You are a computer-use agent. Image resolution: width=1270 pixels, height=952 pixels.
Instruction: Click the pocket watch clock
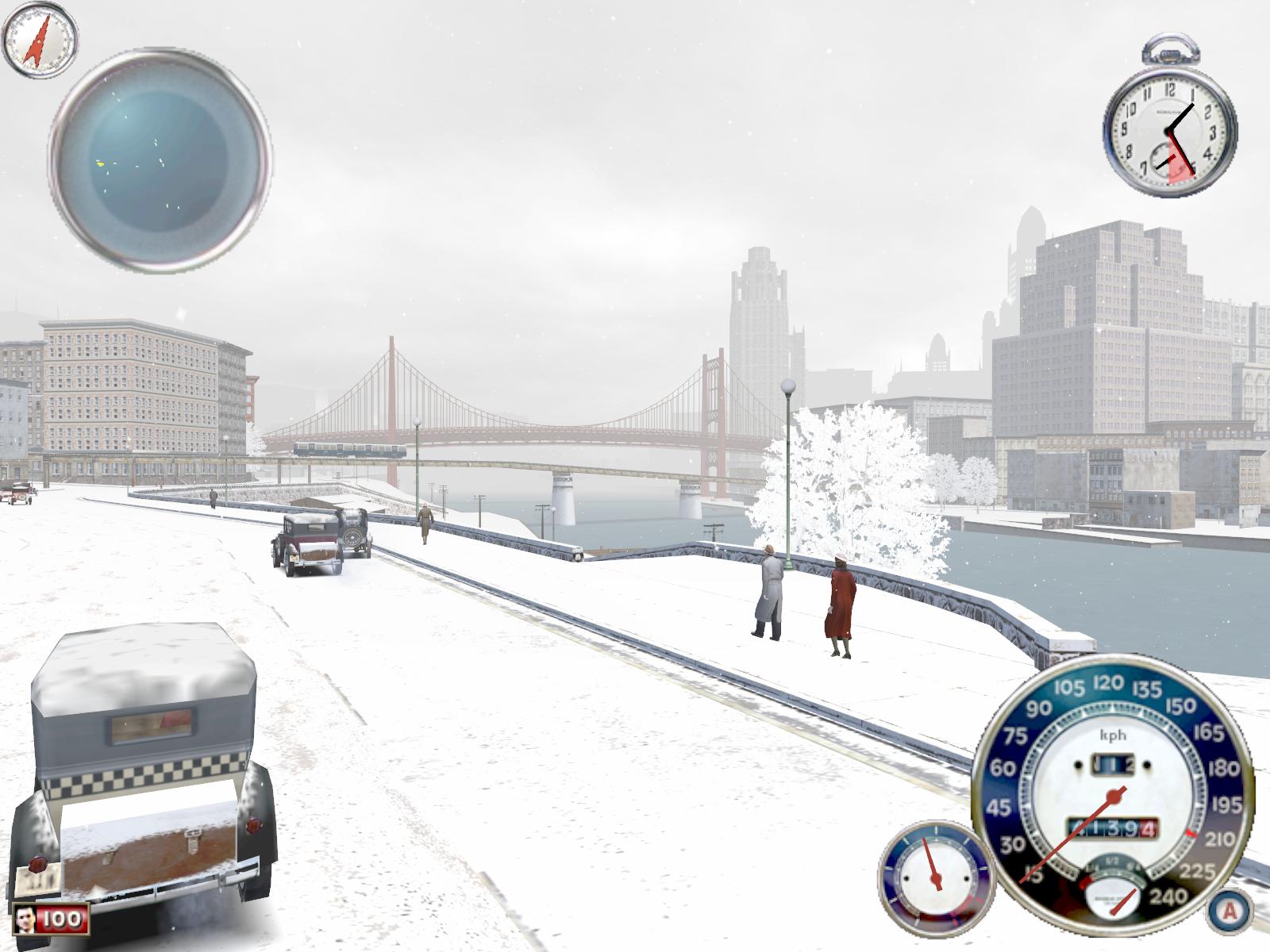click(x=1169, y=134)
